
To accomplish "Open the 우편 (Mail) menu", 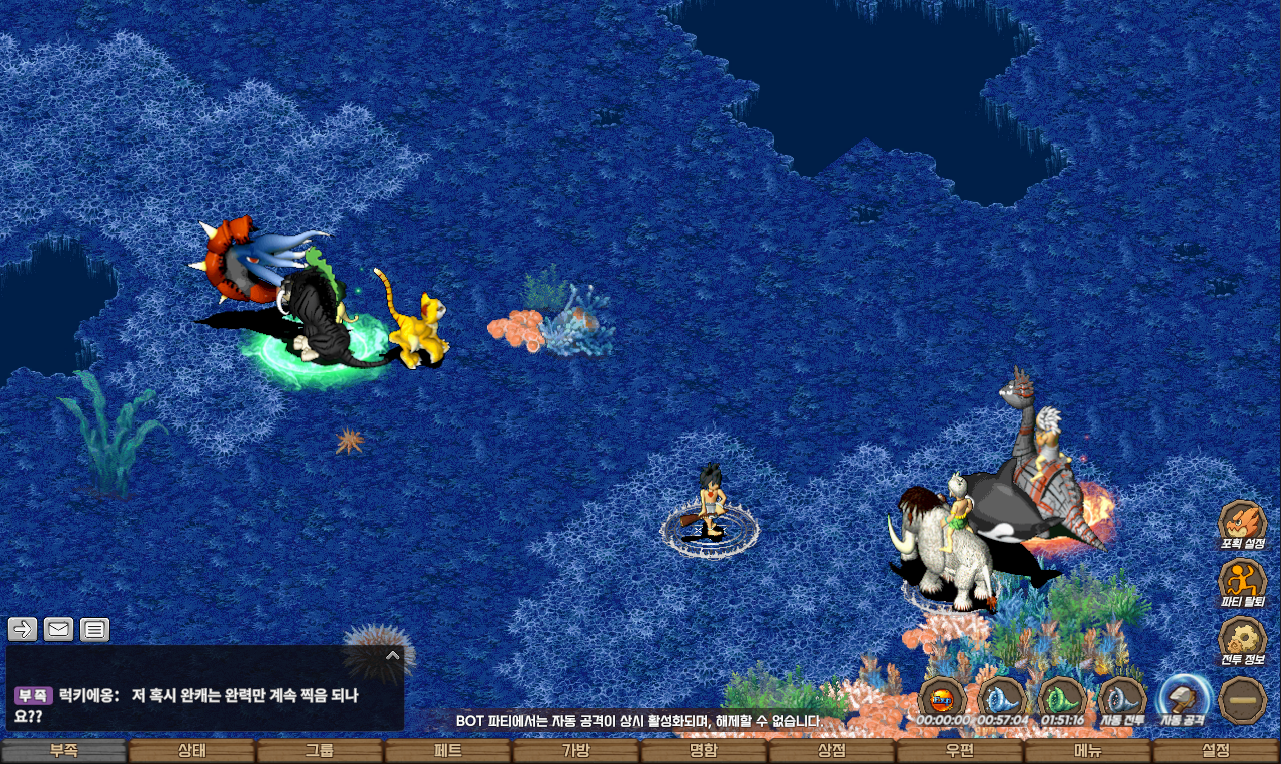I will click(x=960, y=751).
